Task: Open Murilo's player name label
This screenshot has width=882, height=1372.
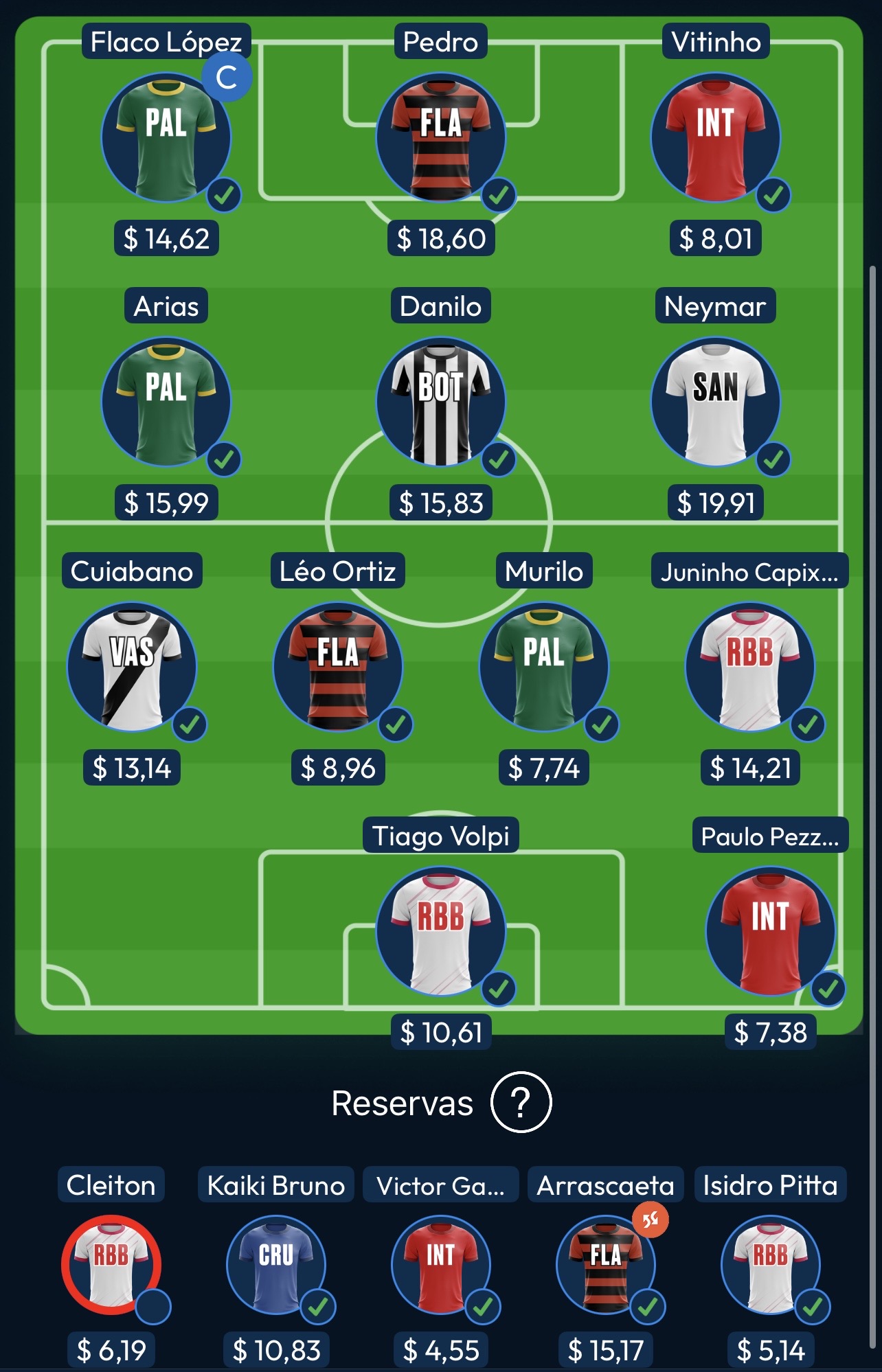Action: [x=544, y=571]
